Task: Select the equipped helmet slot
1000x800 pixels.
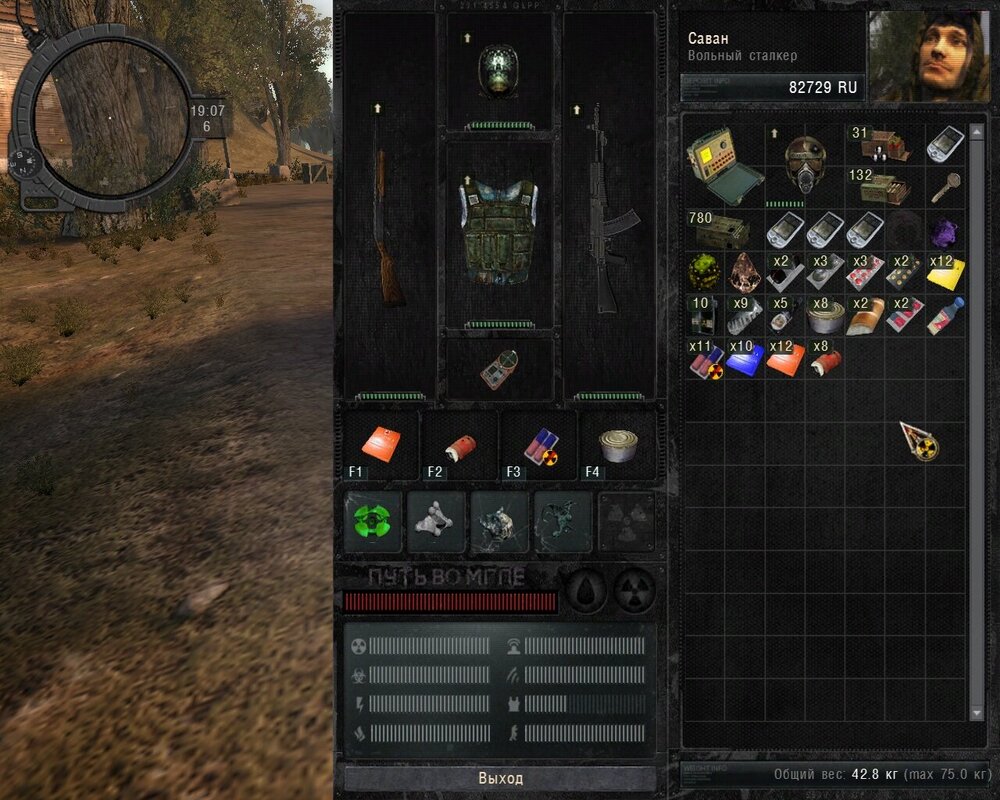Action: [498, 70]
